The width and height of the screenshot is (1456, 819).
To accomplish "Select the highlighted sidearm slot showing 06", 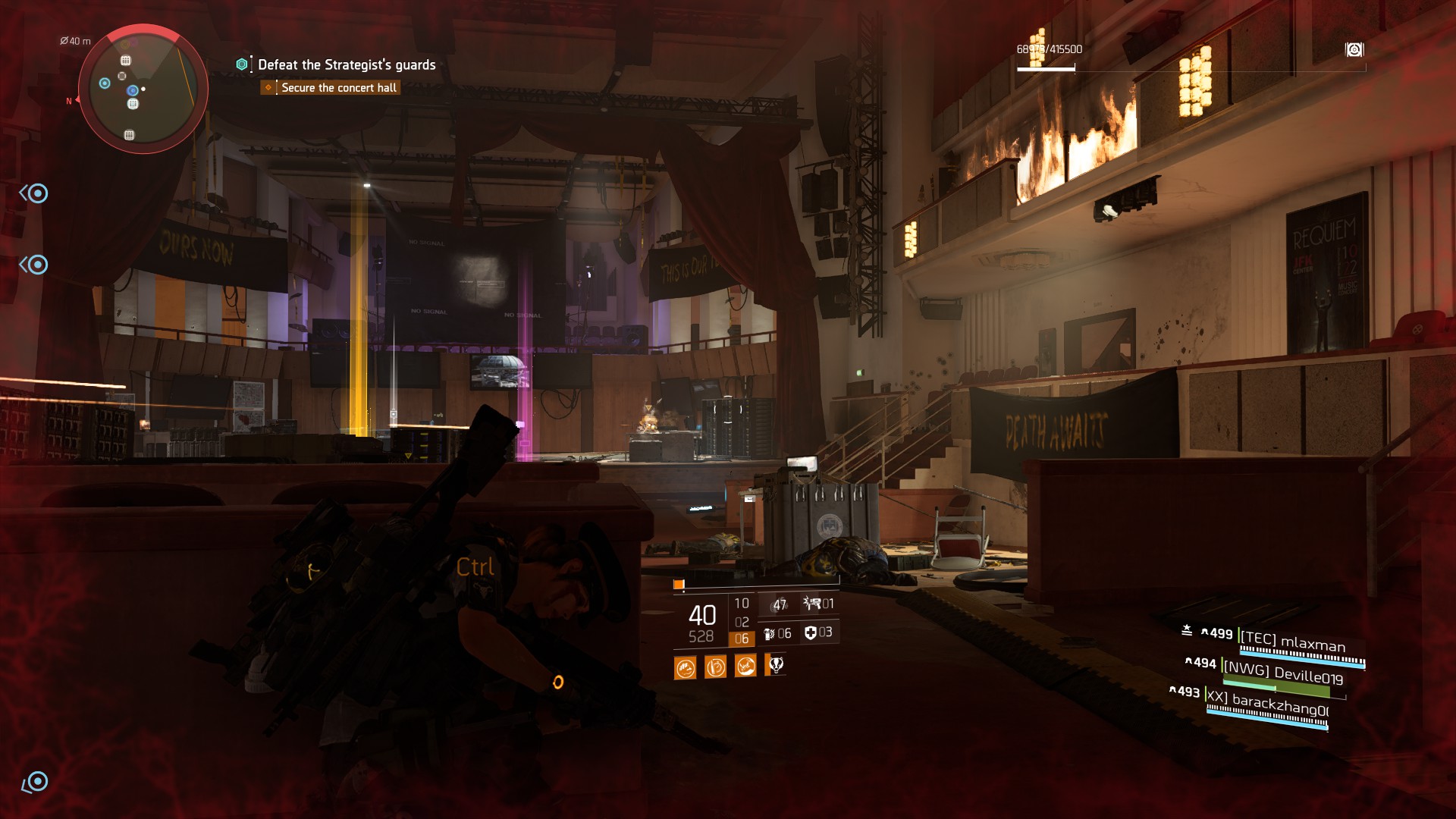I will click(x=742, y=639).
